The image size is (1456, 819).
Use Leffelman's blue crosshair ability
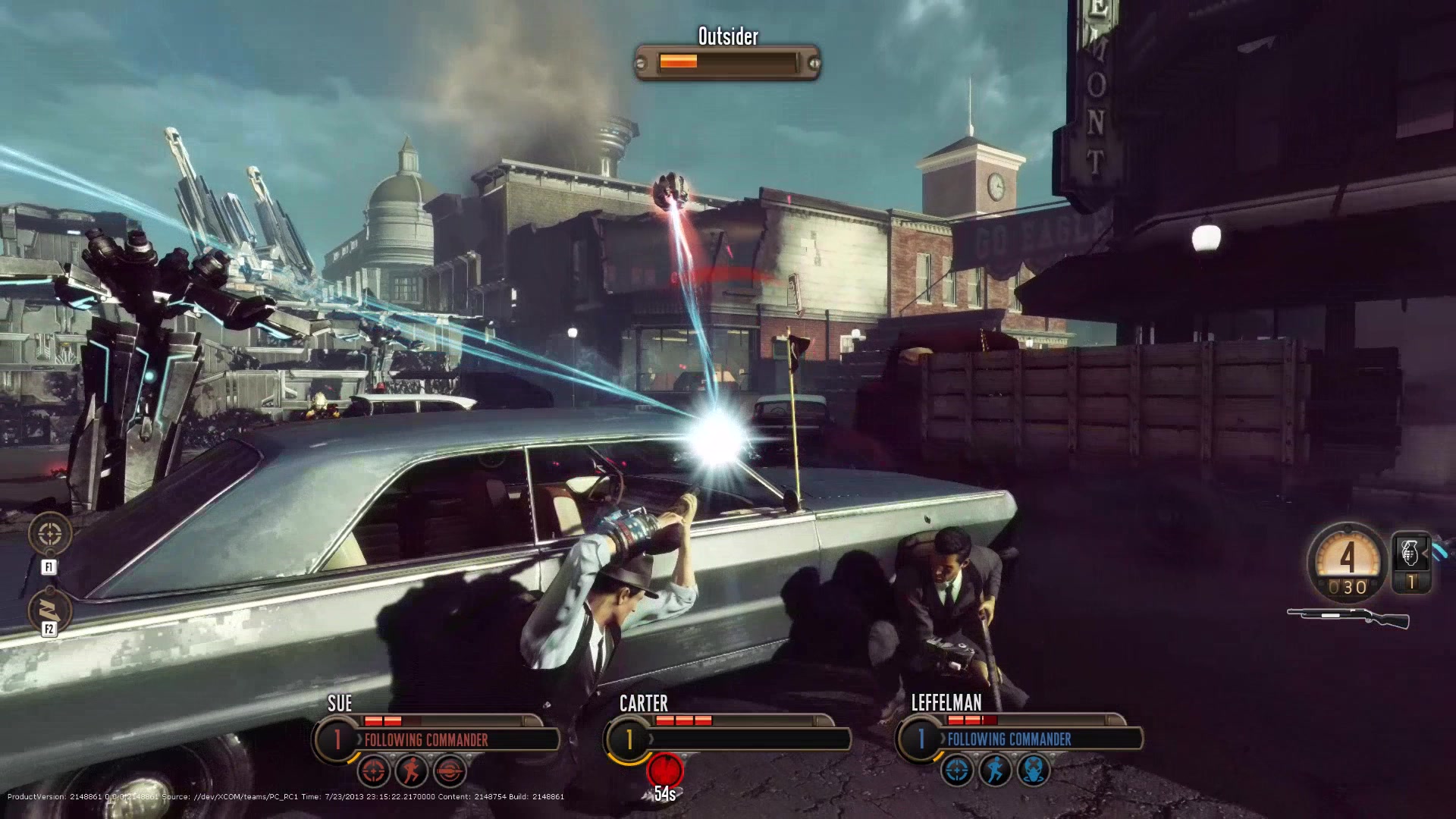(957, 771)
